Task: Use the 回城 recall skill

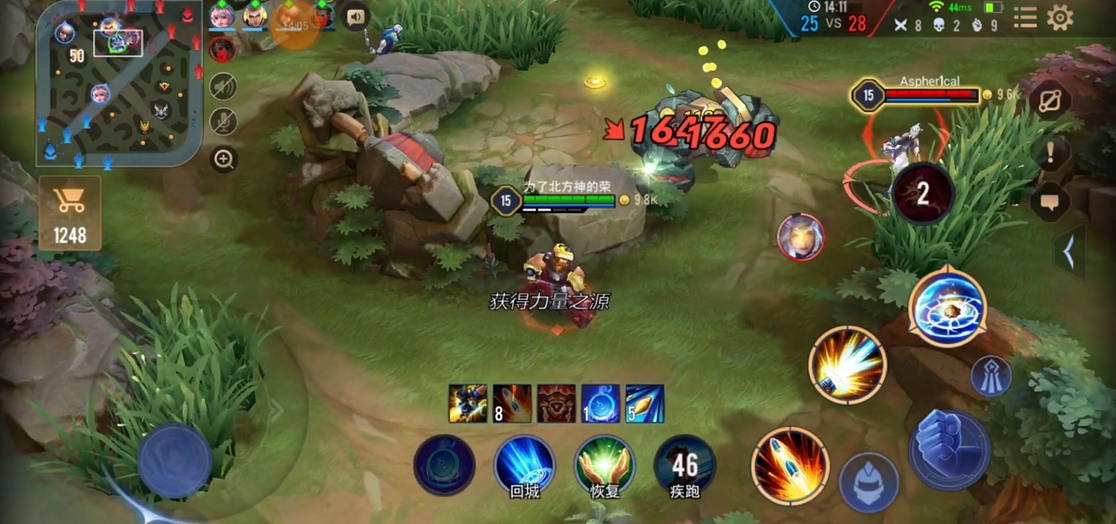Action: tap(524, 464)
